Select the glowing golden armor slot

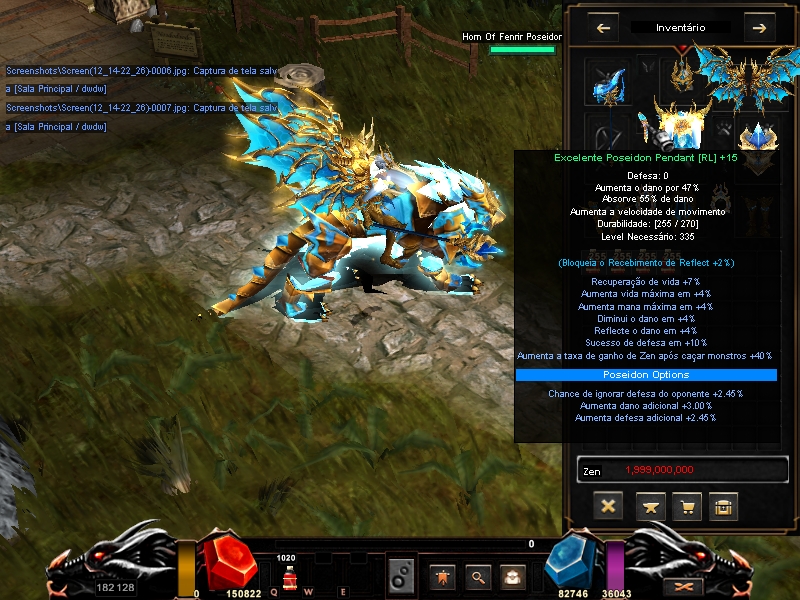coord(682,125)
